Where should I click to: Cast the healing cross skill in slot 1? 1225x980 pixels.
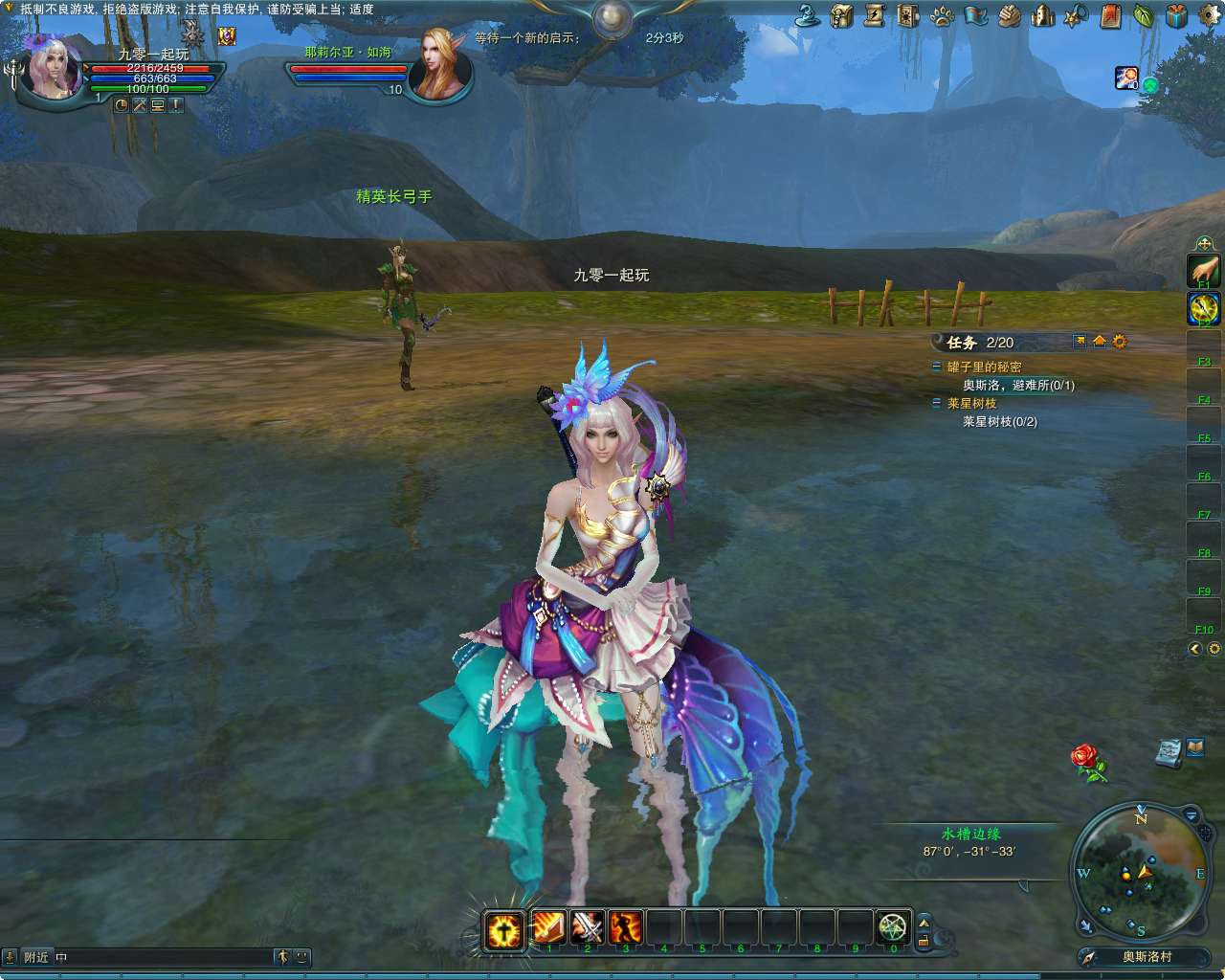coord(502,926)
